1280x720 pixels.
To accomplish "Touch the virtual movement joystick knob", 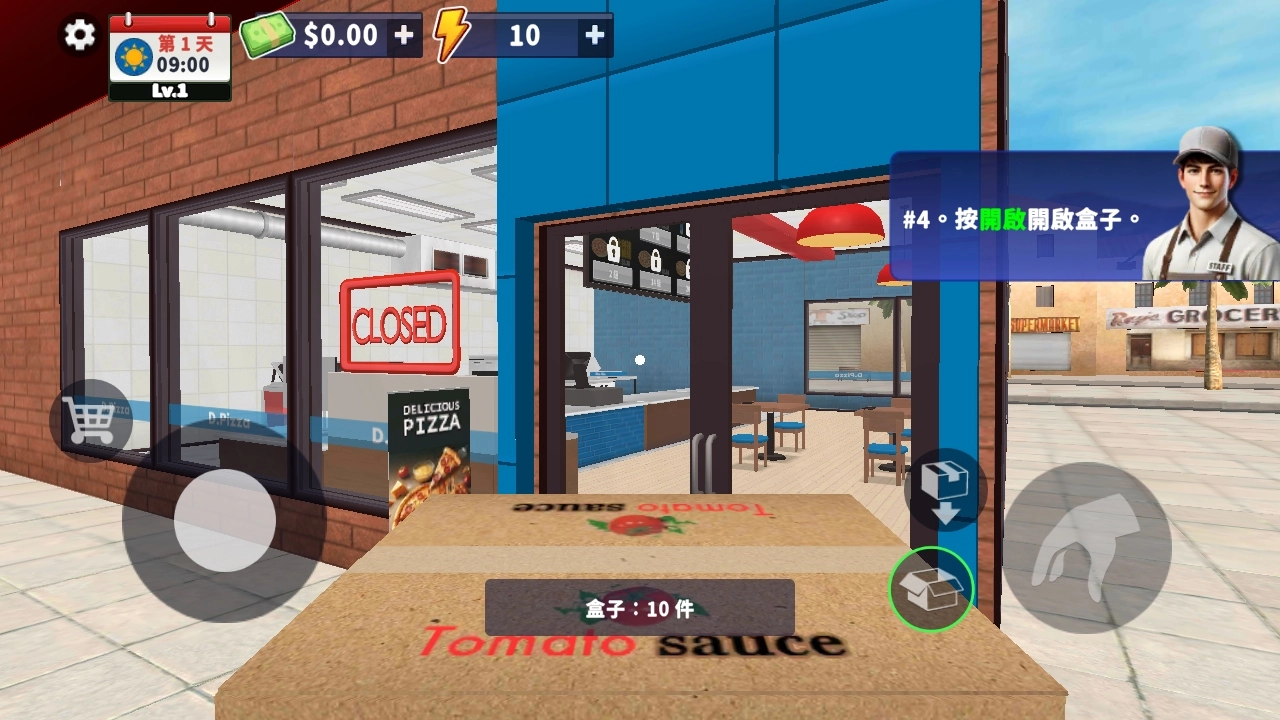I will (x=225, y=520).
